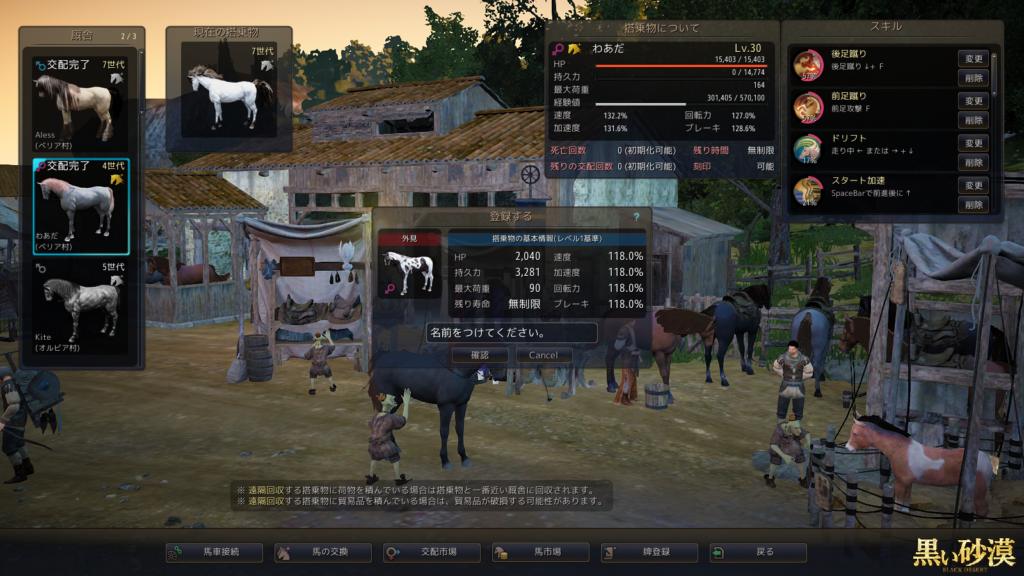Select the stabled horse Aless
The image size is (1024, 576).
coord(82,103)
